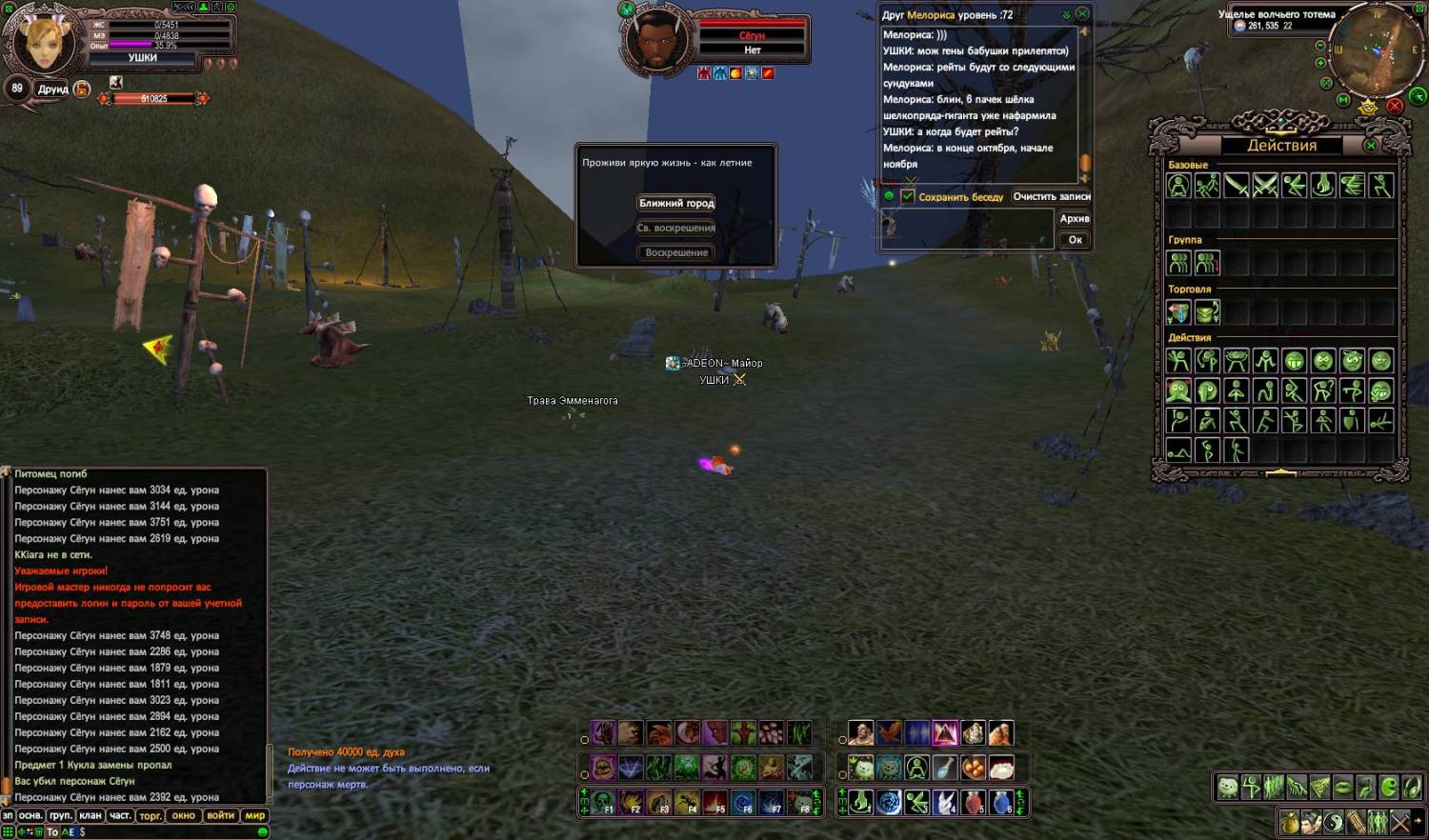Choose the "Ближний город" respawn button
This screenshot has width=1429, height=840.
point(676,203)
